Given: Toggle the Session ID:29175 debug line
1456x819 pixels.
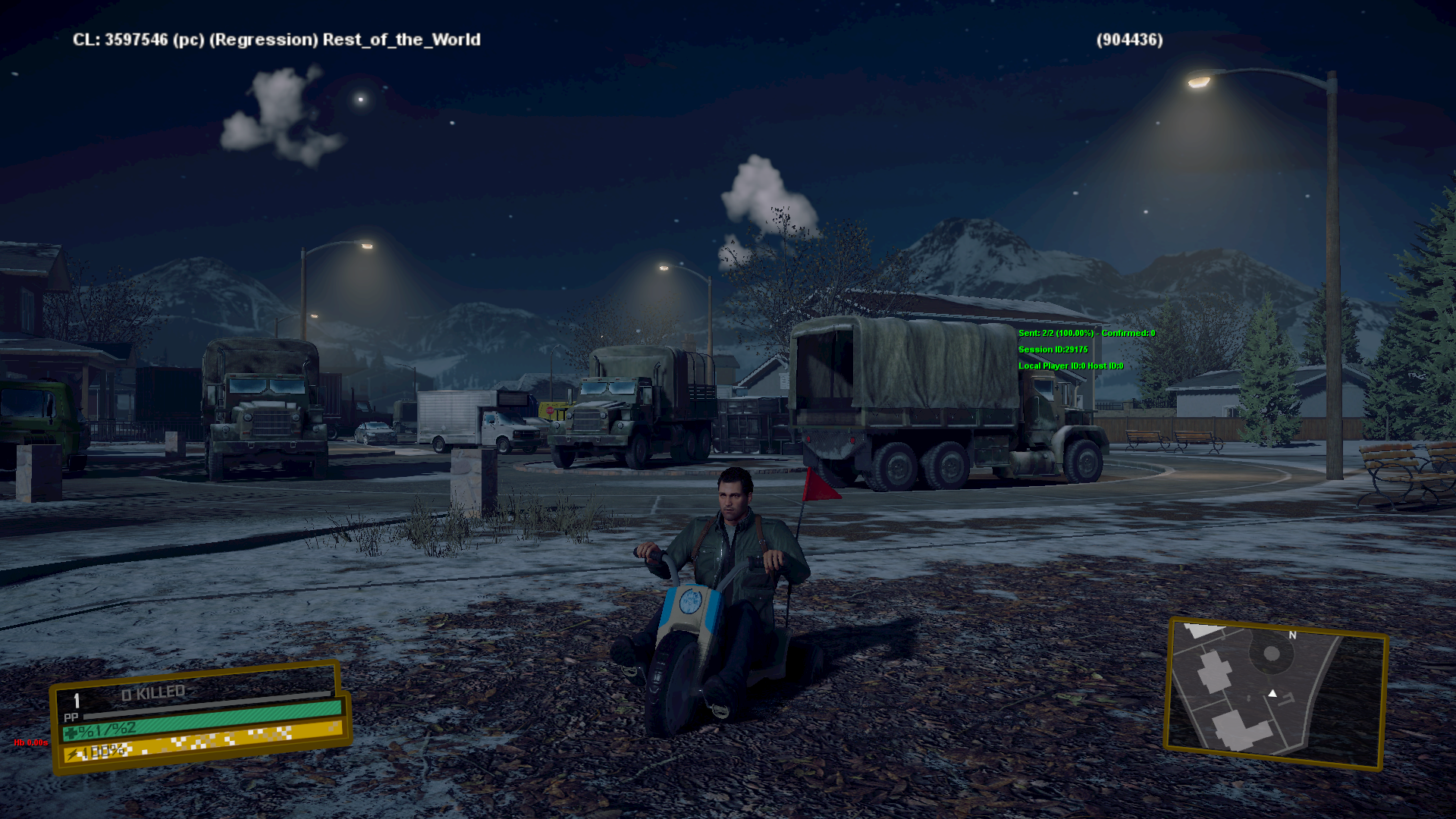Looking at the screenshot, I should click(x=1053, y=350).
